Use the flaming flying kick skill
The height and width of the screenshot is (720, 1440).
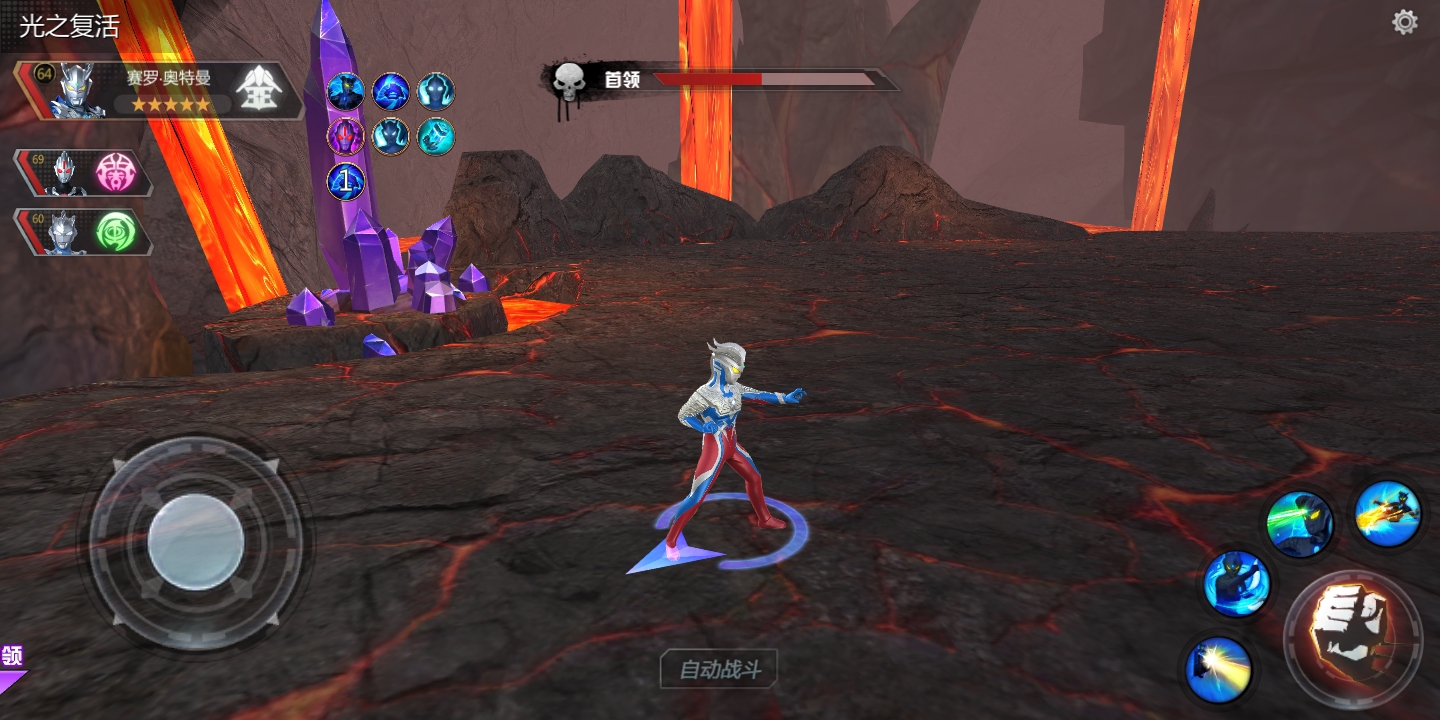[1388, 513]
